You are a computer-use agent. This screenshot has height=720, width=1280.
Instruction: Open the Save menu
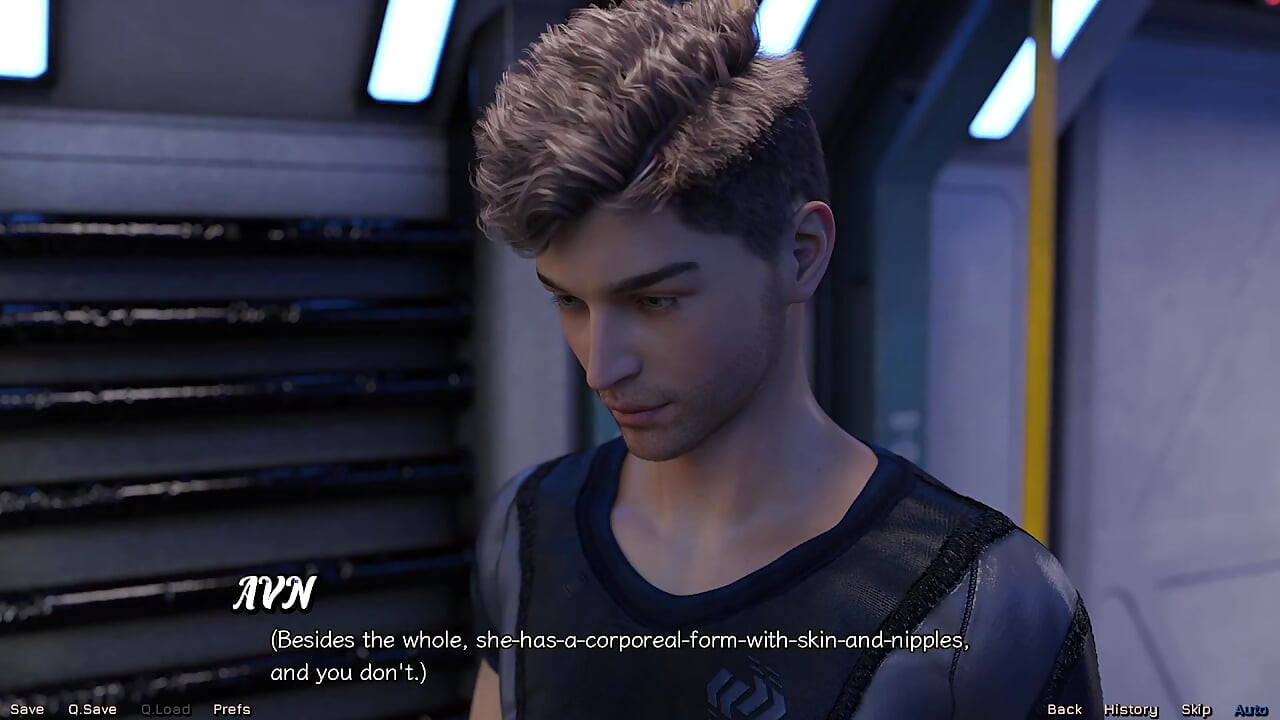click(x=27, y=709)
